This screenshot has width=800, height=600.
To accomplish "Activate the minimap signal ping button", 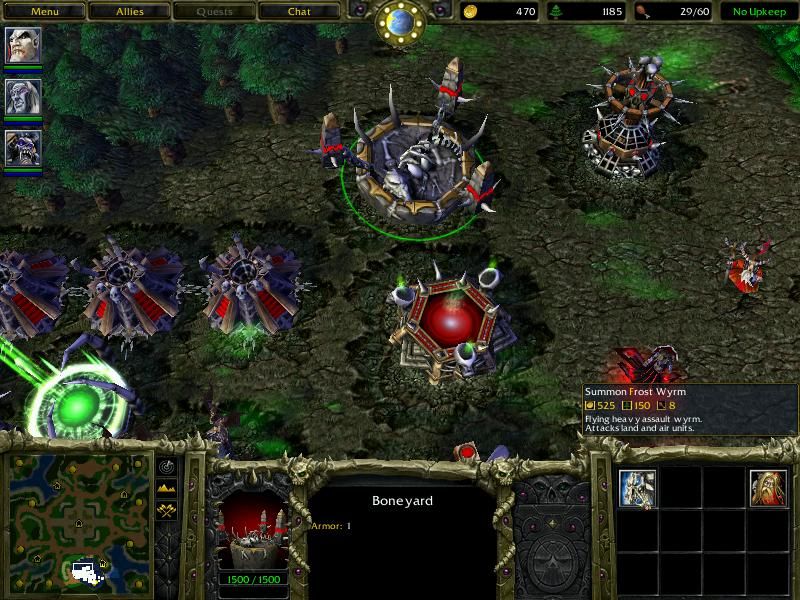I will (165, 468).
